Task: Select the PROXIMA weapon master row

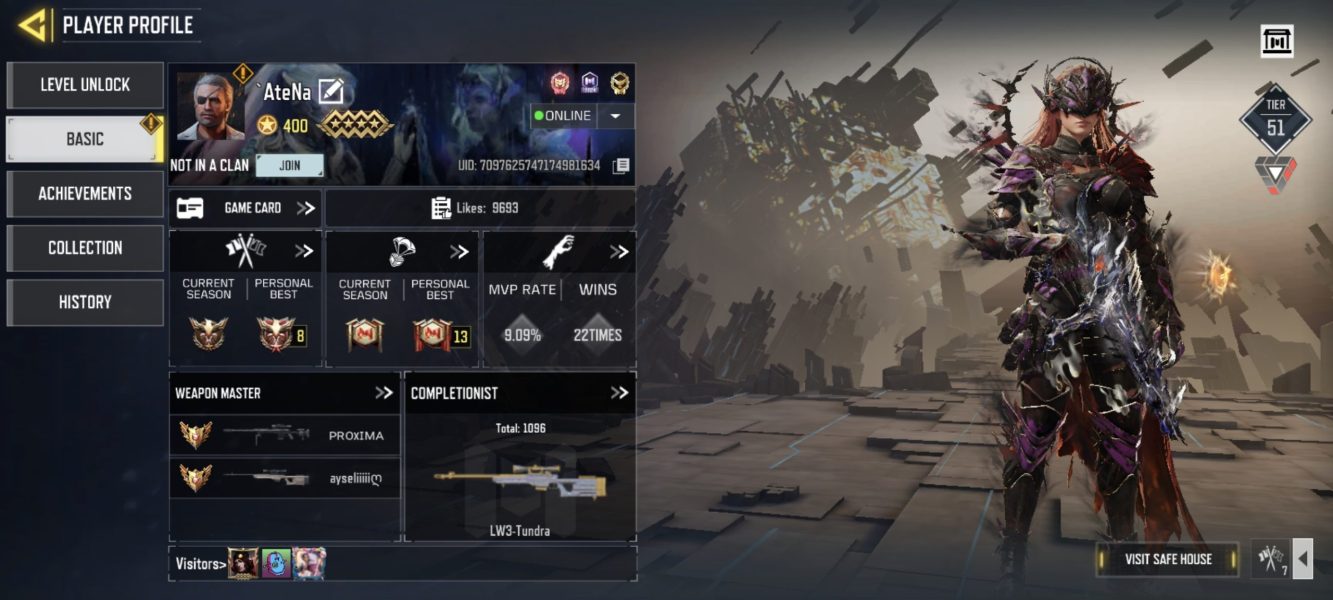Action: [x=284, y=435]
